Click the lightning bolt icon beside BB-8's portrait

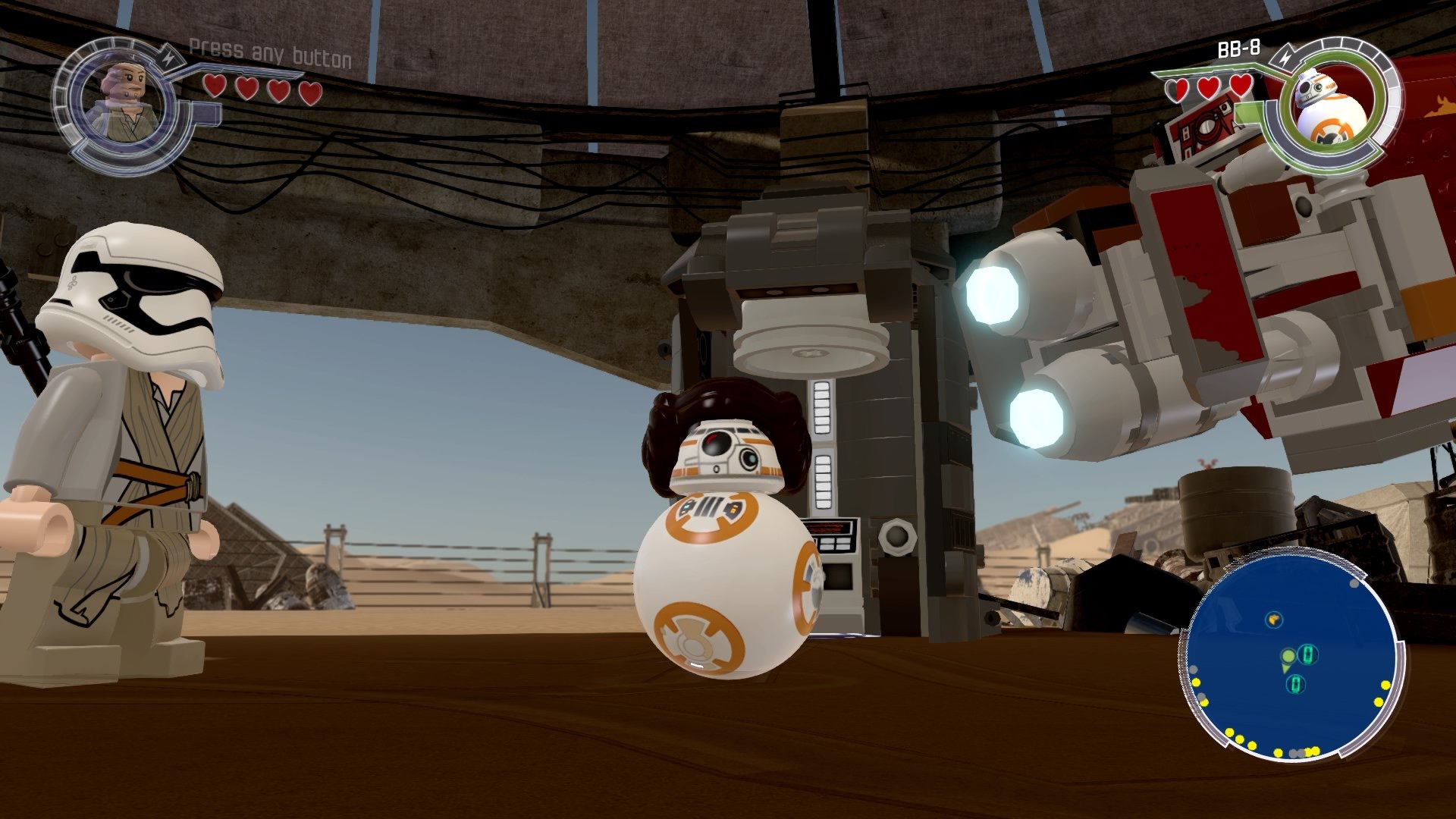tap(1285, 57)
